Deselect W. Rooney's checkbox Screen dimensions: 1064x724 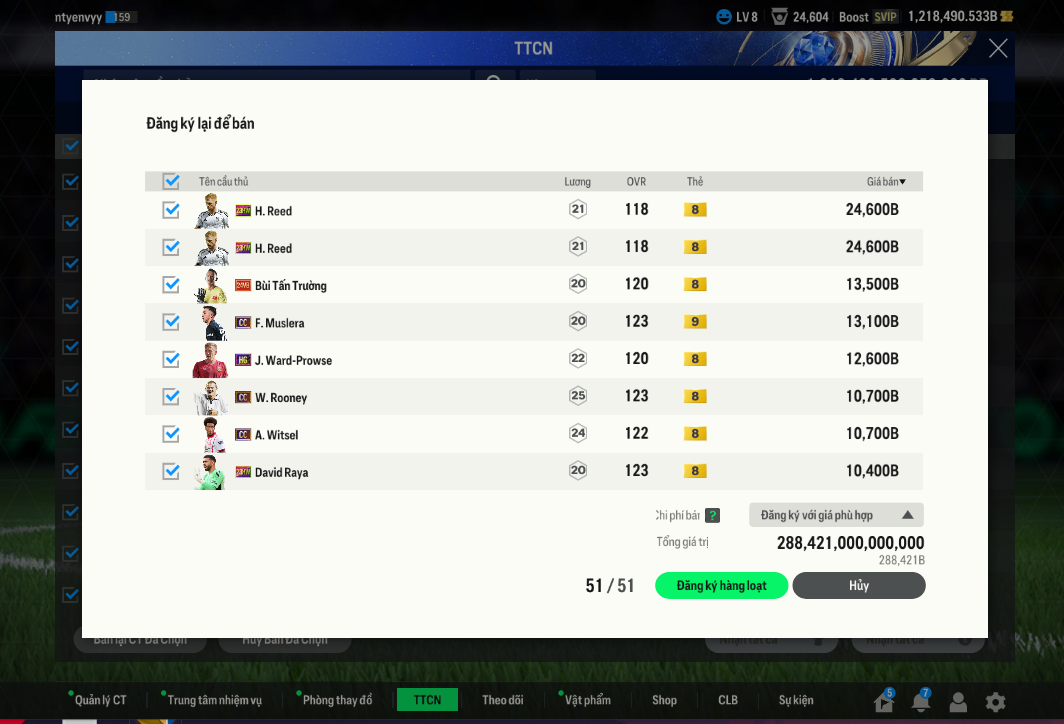coord(171,397)
